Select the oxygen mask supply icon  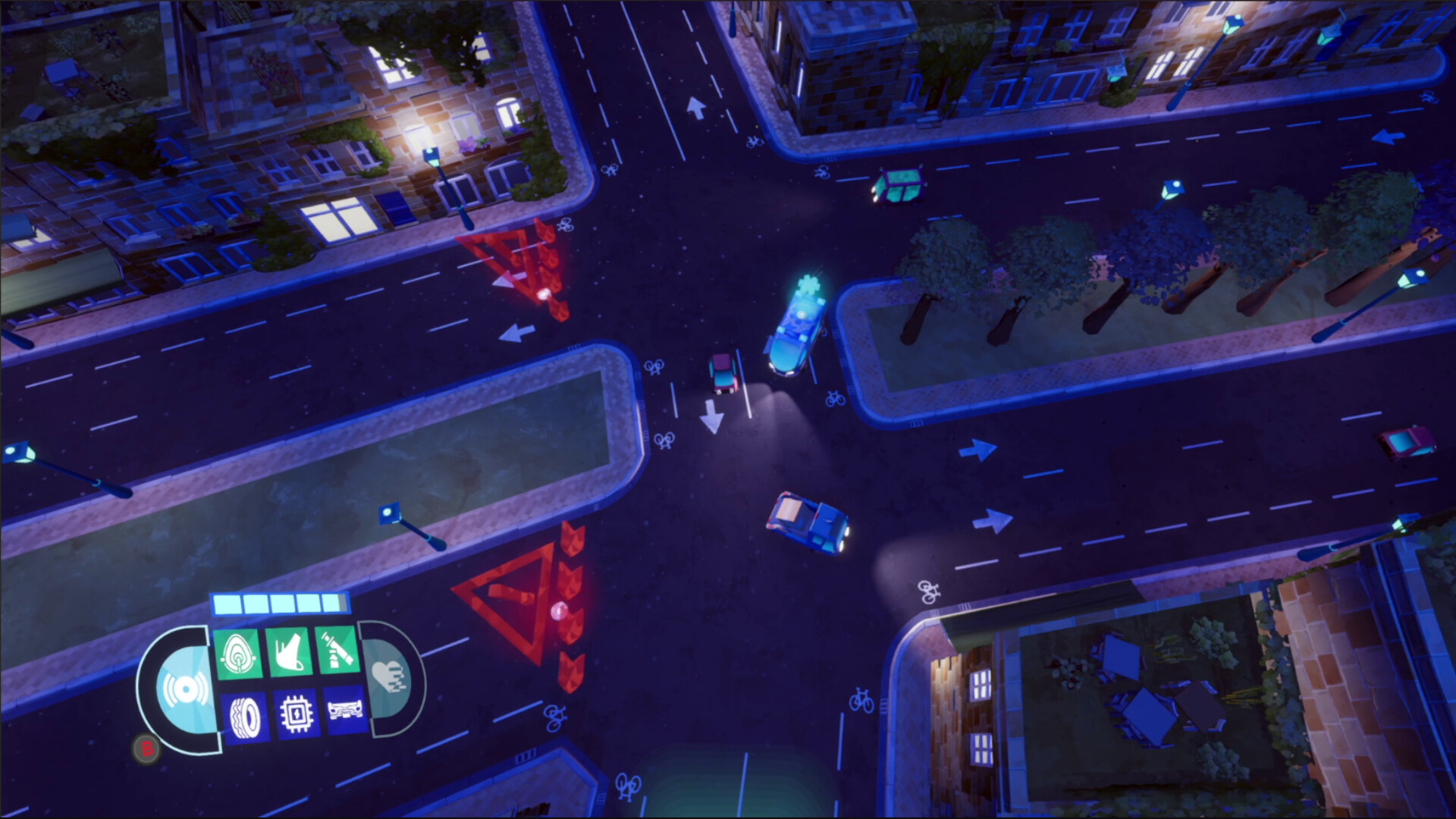pos(237,653)
